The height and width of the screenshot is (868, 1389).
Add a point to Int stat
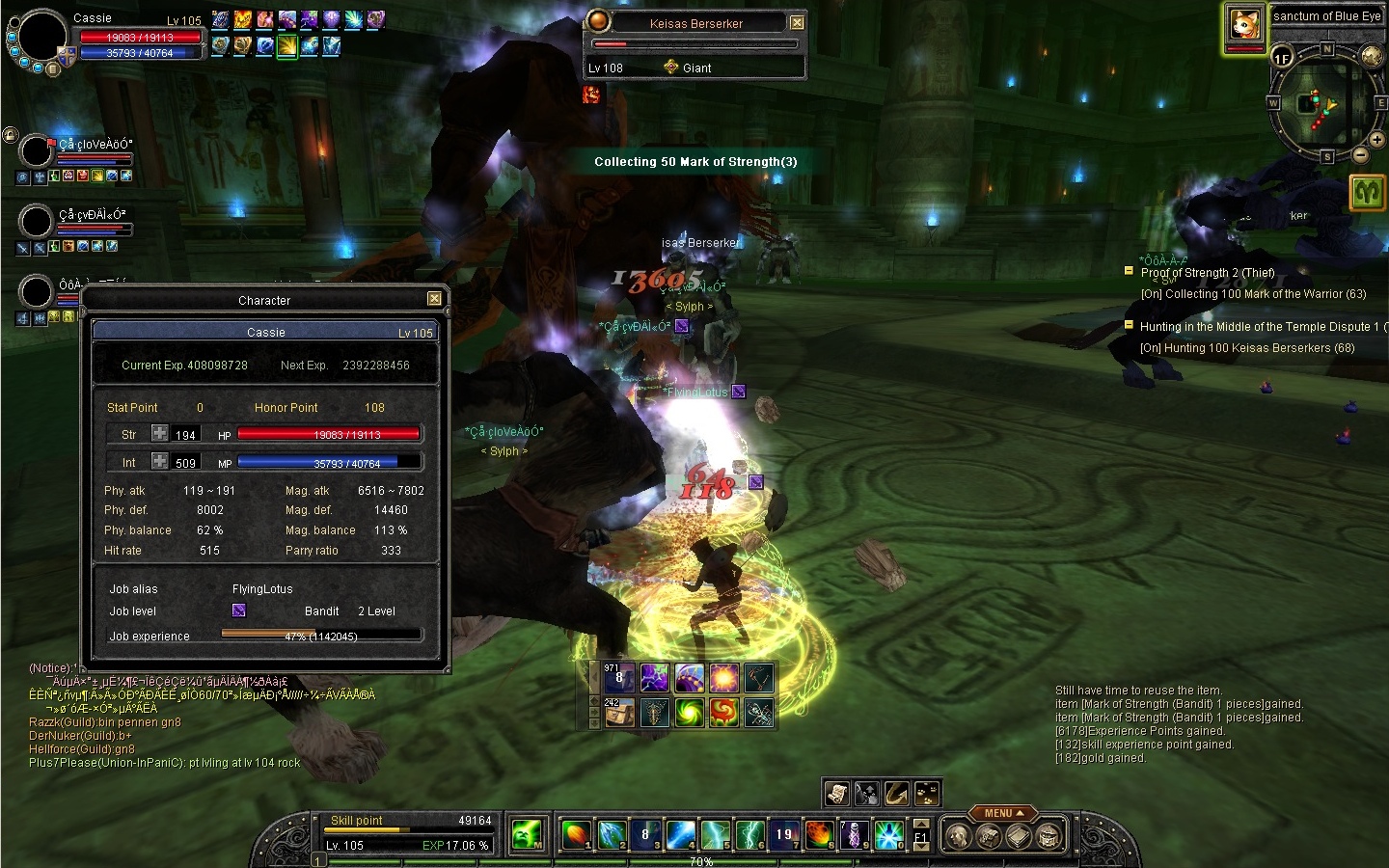160,462
